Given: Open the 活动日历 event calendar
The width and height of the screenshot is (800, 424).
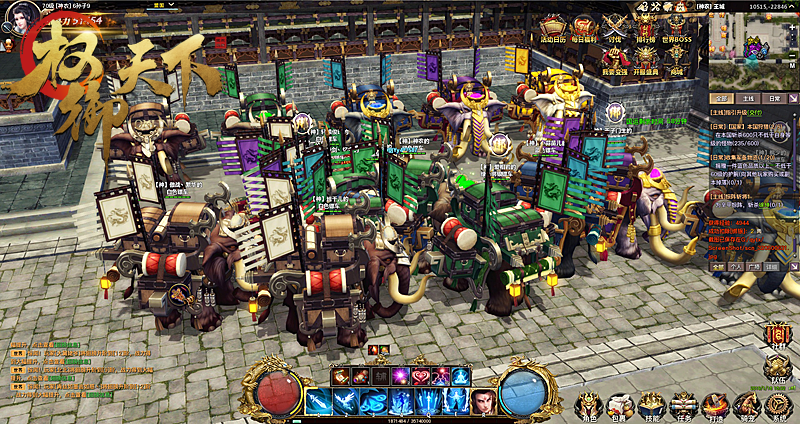Looking at the screenshot, I should 553,29.
